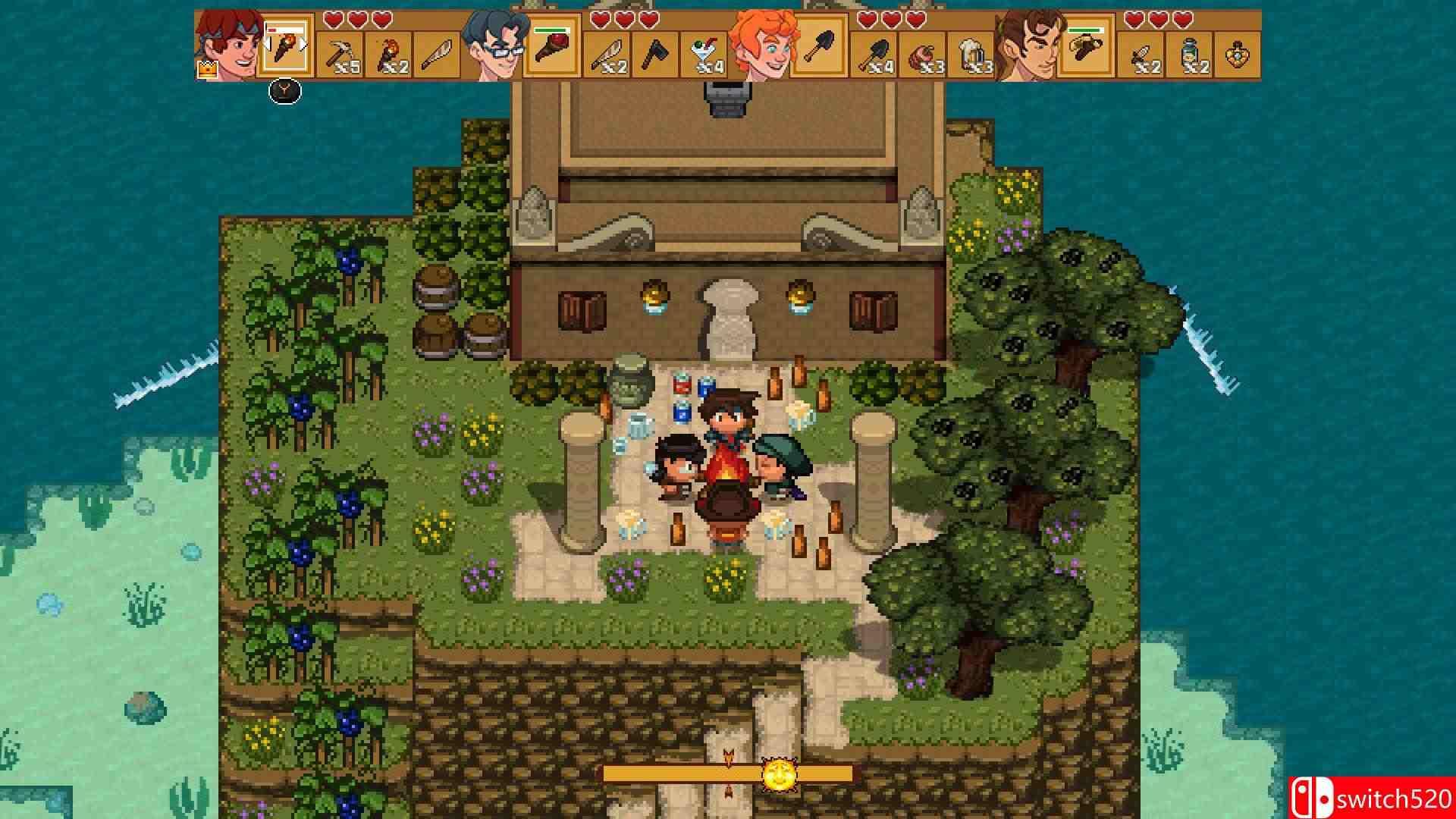
Task: Pick the bone club slot with no stack count
Action: (437, 55)
